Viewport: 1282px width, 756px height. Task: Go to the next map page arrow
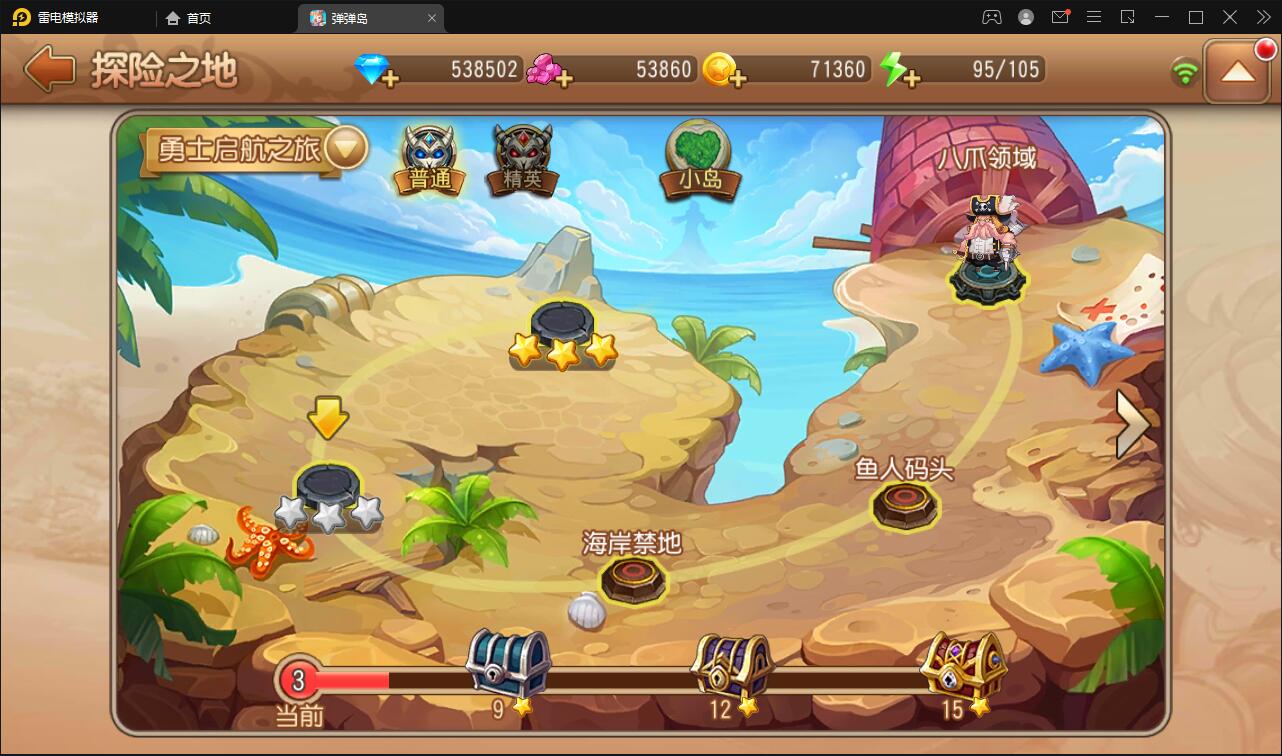[1133, 424]
